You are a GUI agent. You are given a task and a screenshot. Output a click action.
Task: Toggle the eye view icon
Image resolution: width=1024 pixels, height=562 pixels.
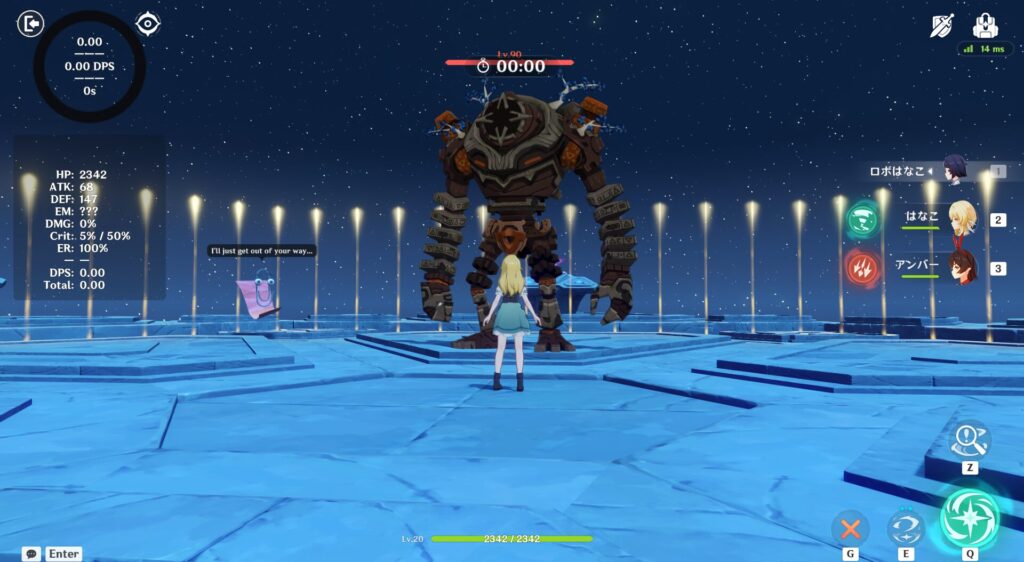point(148,23)
